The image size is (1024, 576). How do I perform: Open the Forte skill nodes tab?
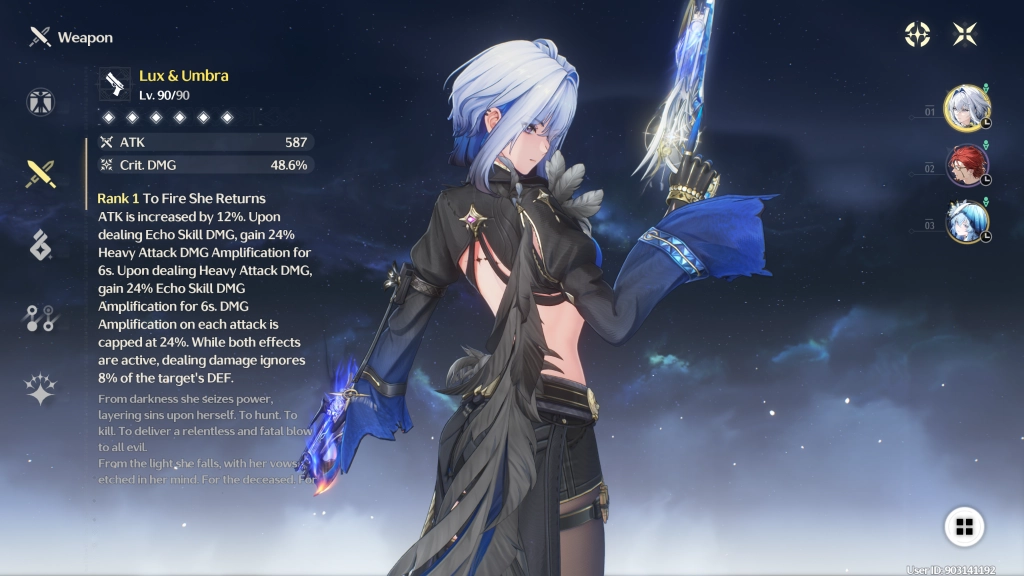pyautogui.click(x=41, y=318)
